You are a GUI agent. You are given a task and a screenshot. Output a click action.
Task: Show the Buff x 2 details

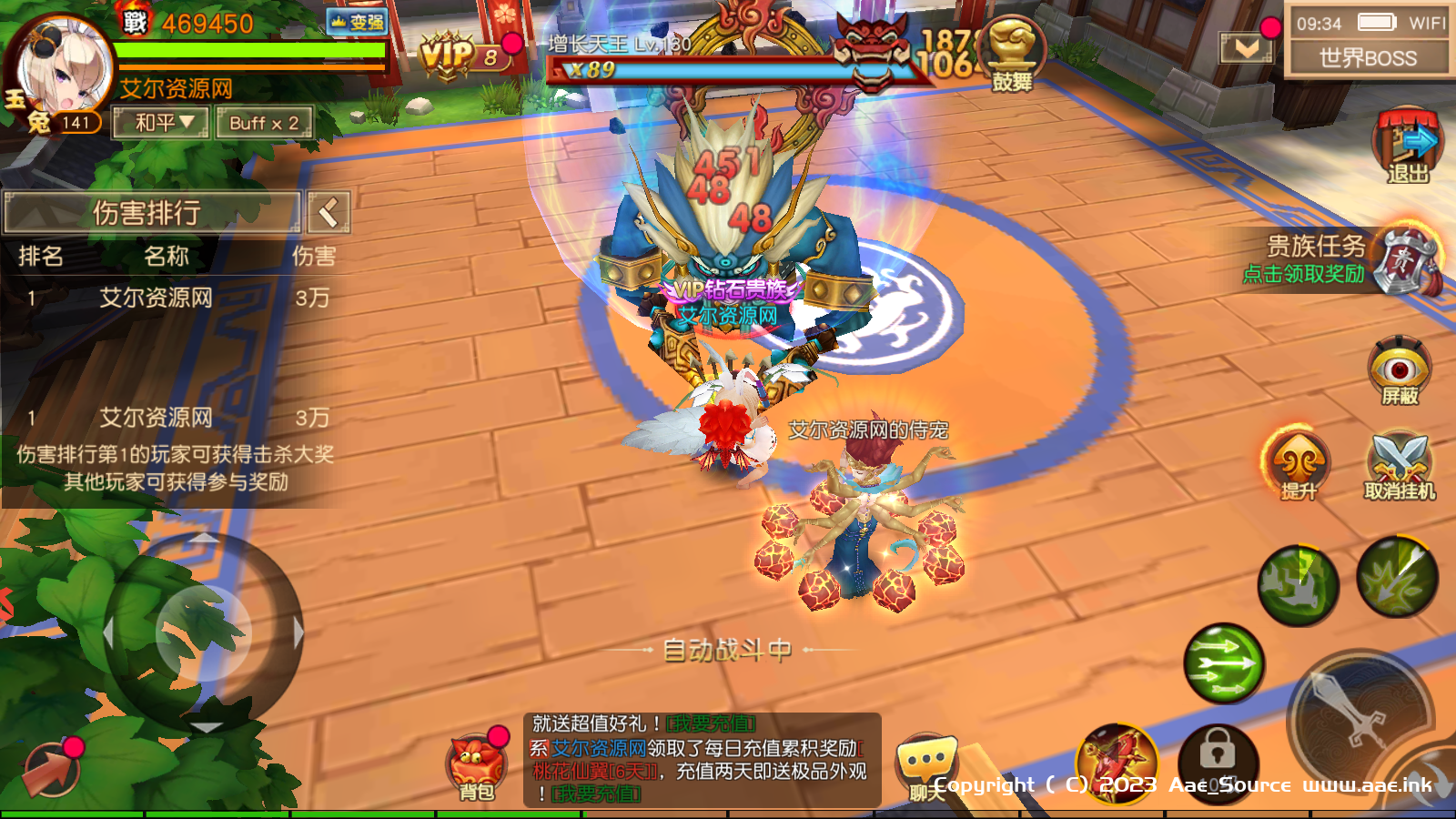click(264, 123)
